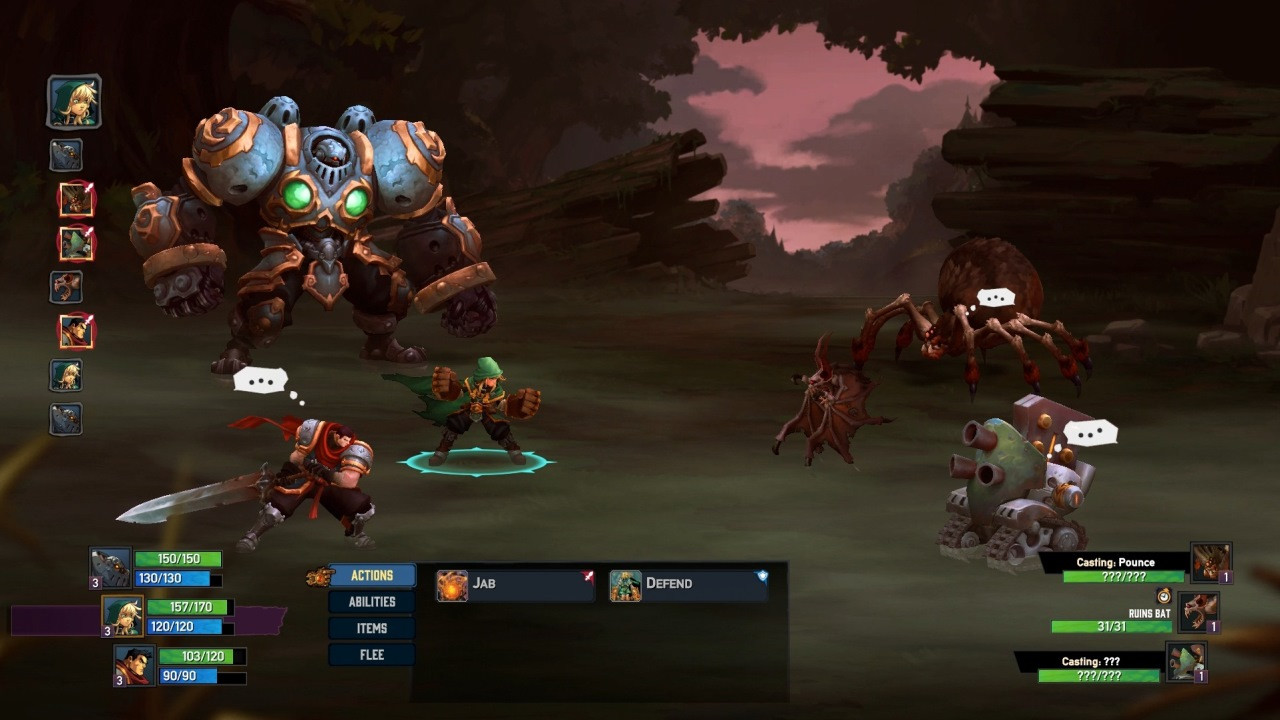Use the Jab action
This screenshot has width=1280, height=720.
pos(515,584)
